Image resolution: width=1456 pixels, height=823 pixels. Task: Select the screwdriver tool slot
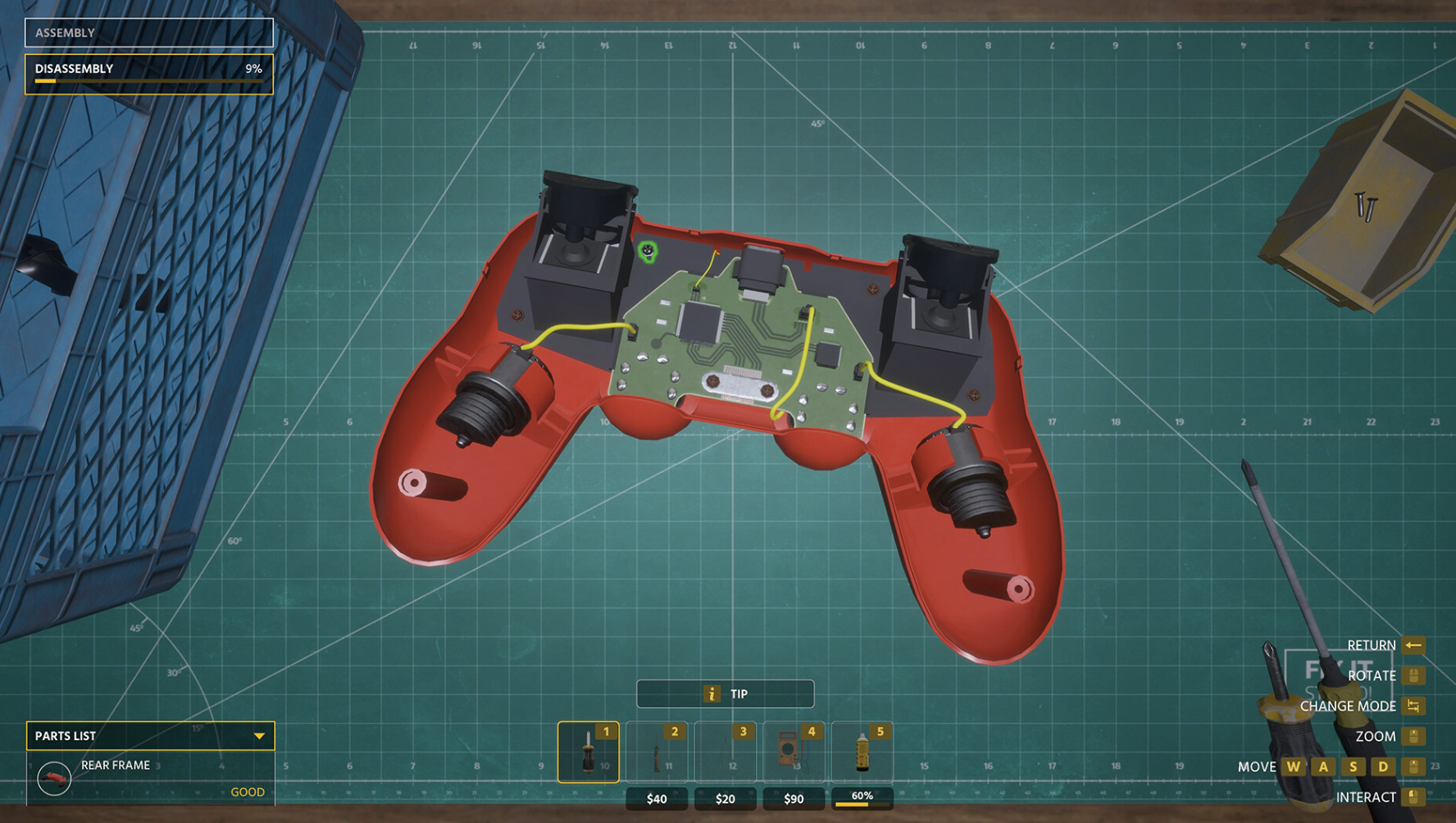click(588, 752)
